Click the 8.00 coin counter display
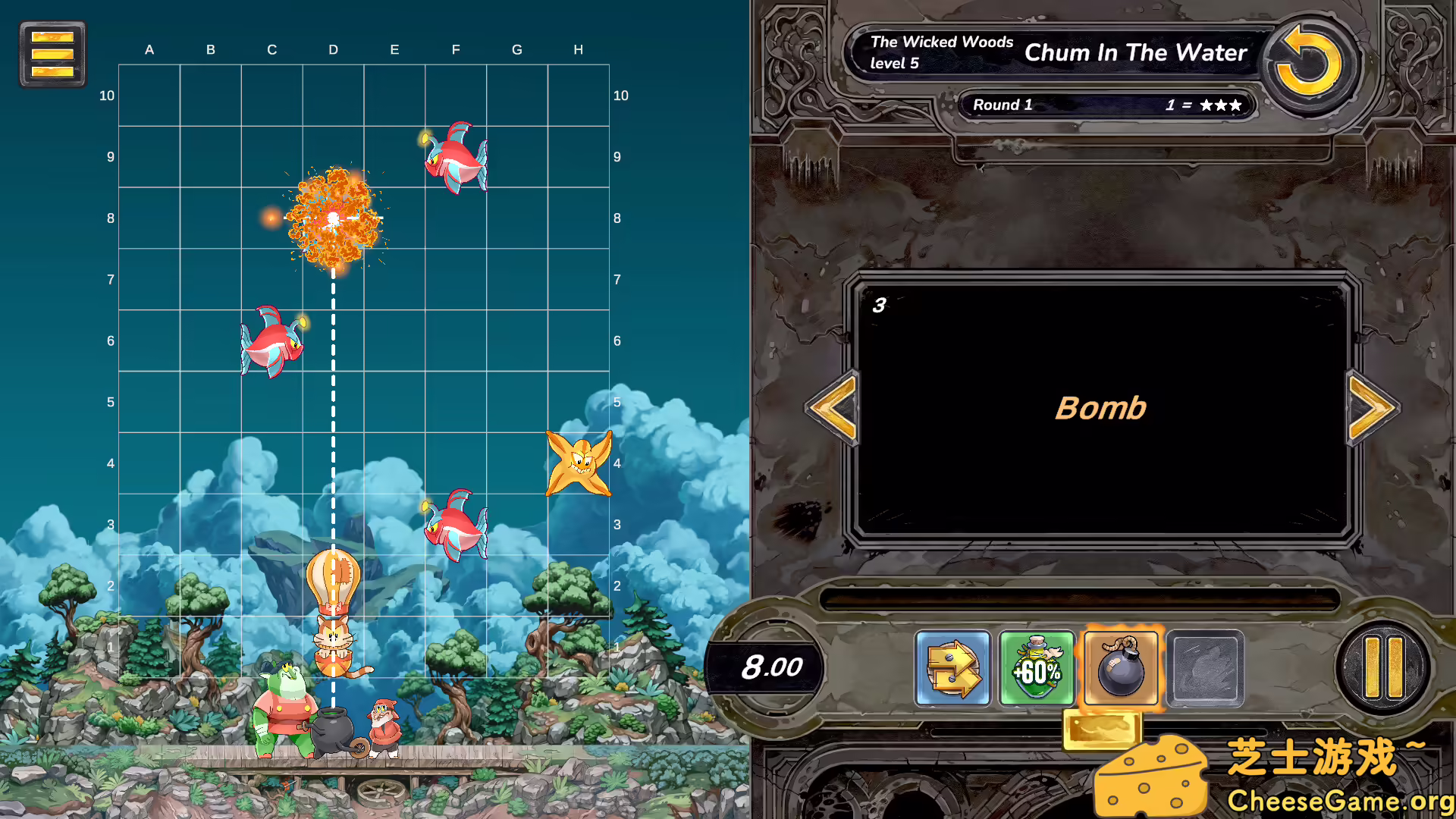This screenshot has height=819, width=1456. 772,668
